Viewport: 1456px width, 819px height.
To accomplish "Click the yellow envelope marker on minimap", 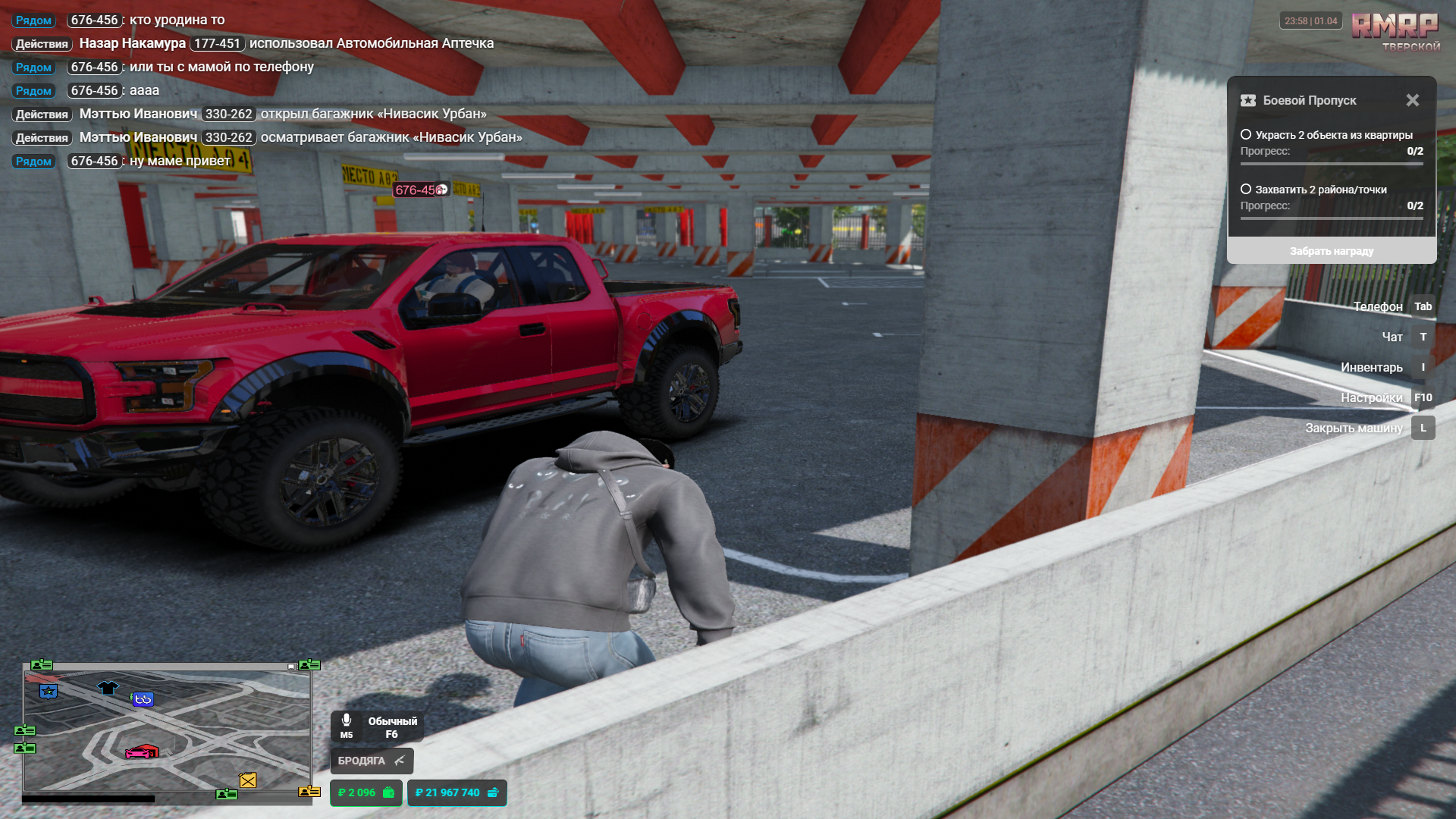I will click(x=248, y=780).
